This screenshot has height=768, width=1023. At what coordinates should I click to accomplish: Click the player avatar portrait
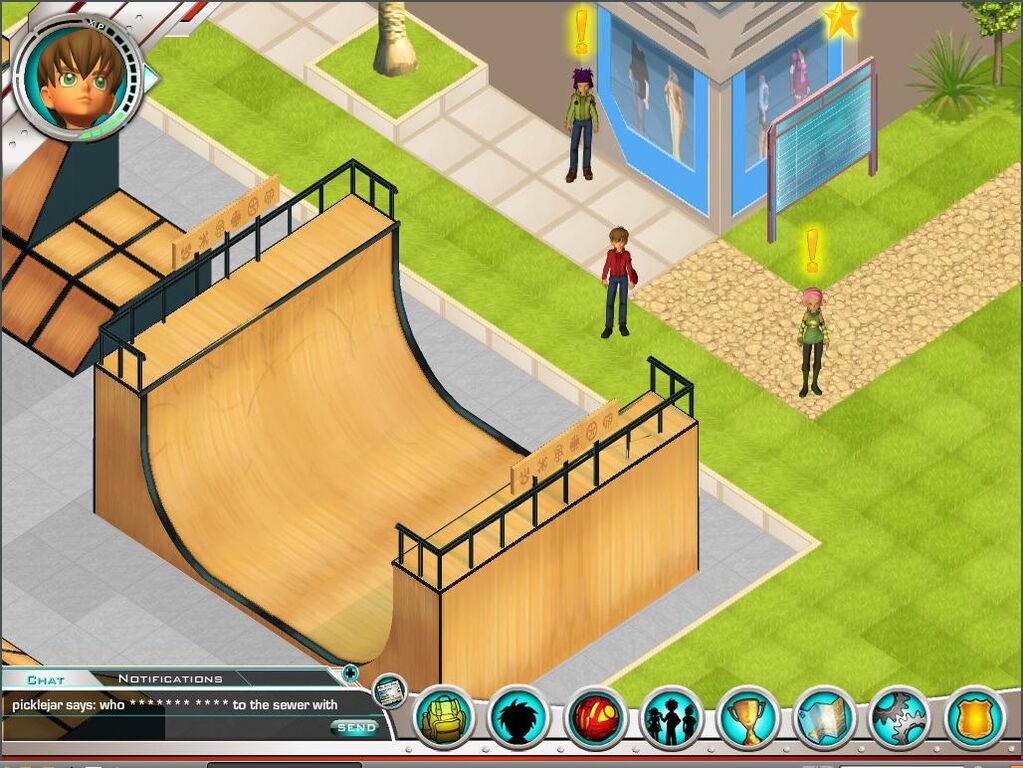pyautogui.click(x=77, y=78)
